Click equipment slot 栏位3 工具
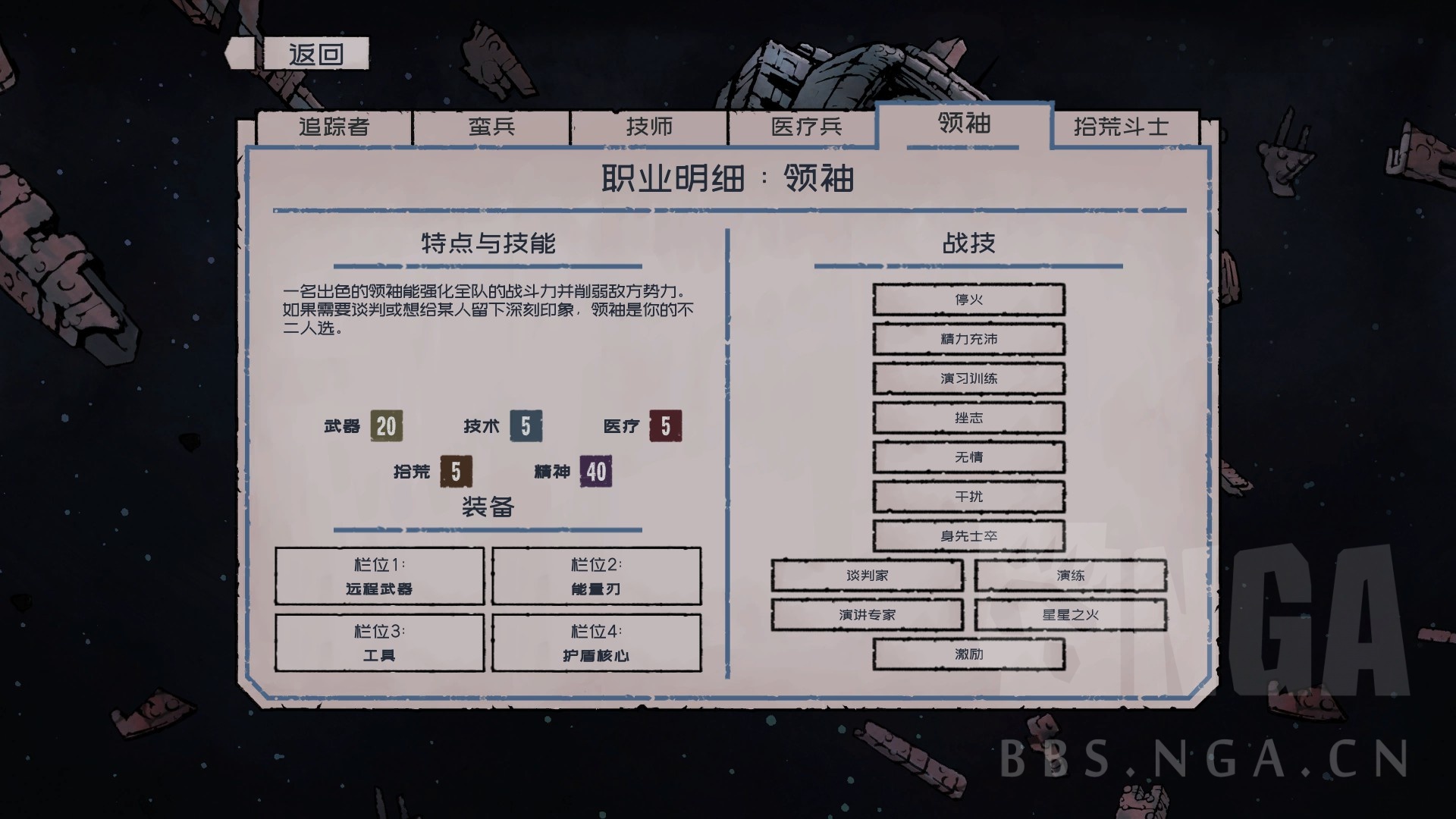The image size is (1456, 819). (x=380, y=642)
